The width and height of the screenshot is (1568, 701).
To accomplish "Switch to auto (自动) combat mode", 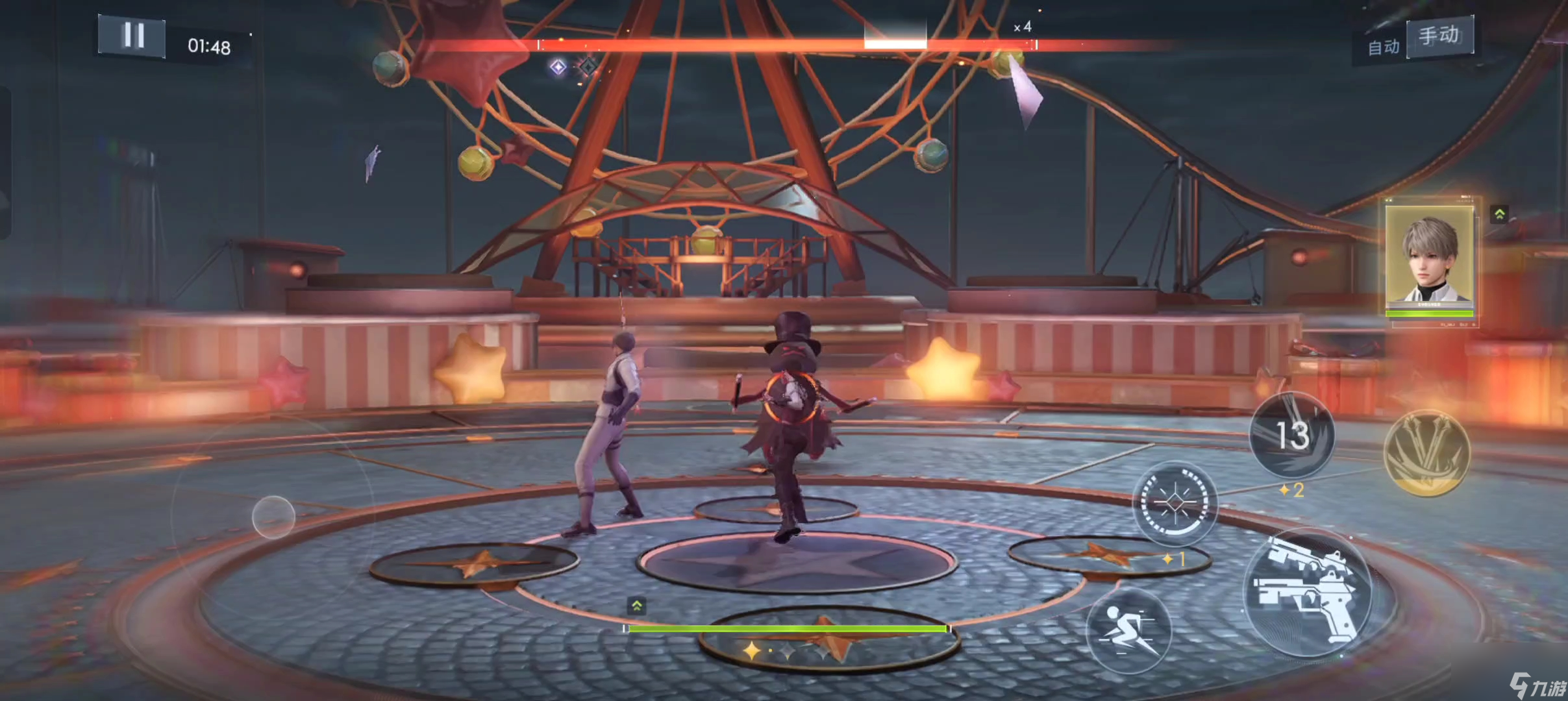I will 1383,47.
